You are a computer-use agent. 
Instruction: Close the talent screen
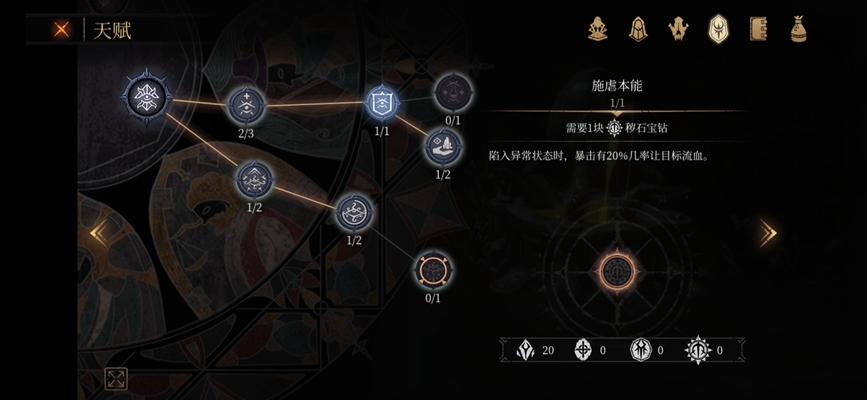(x=62, y=30)
